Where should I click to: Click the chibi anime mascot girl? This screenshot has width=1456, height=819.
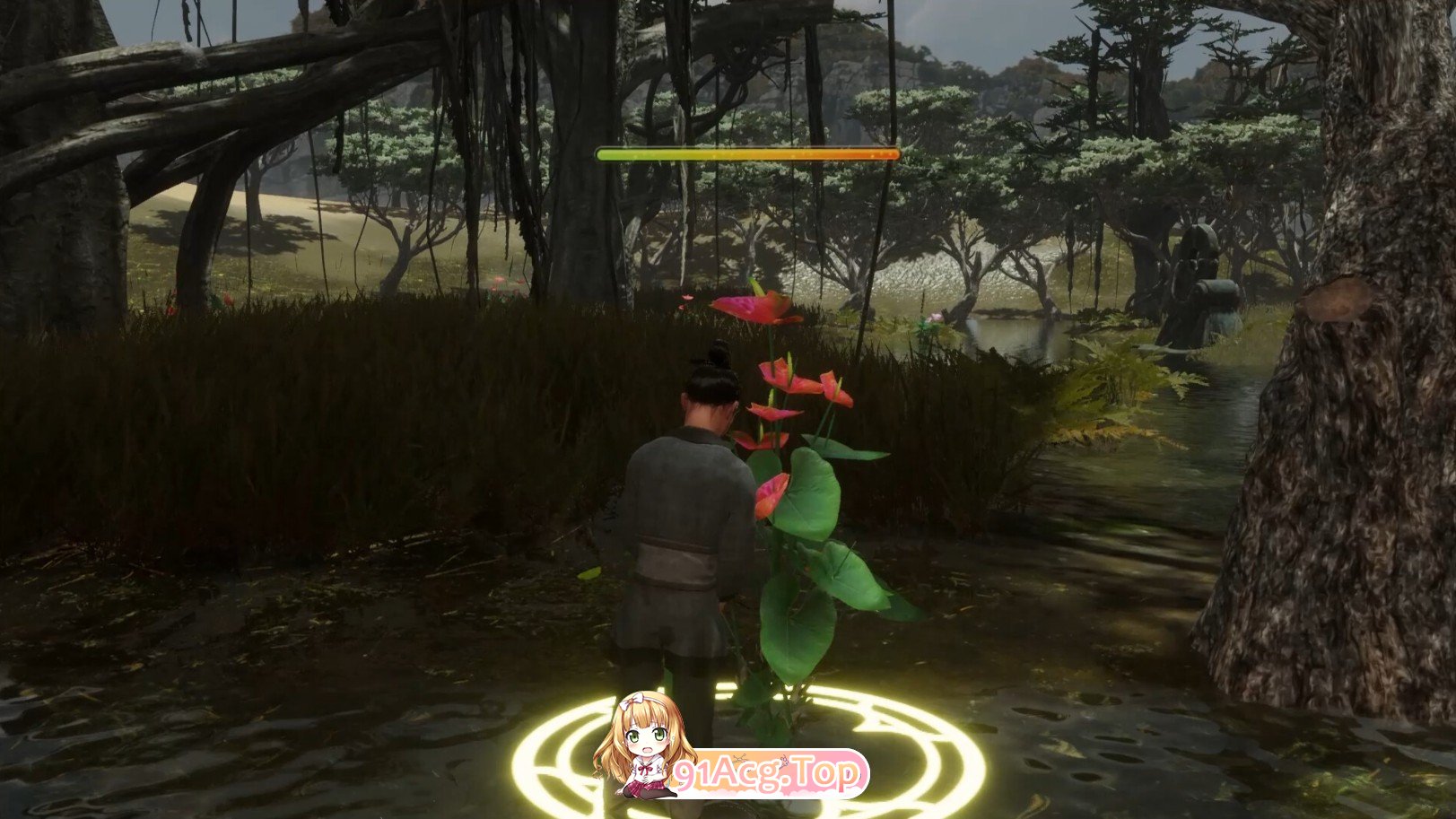tap(644, 740)
